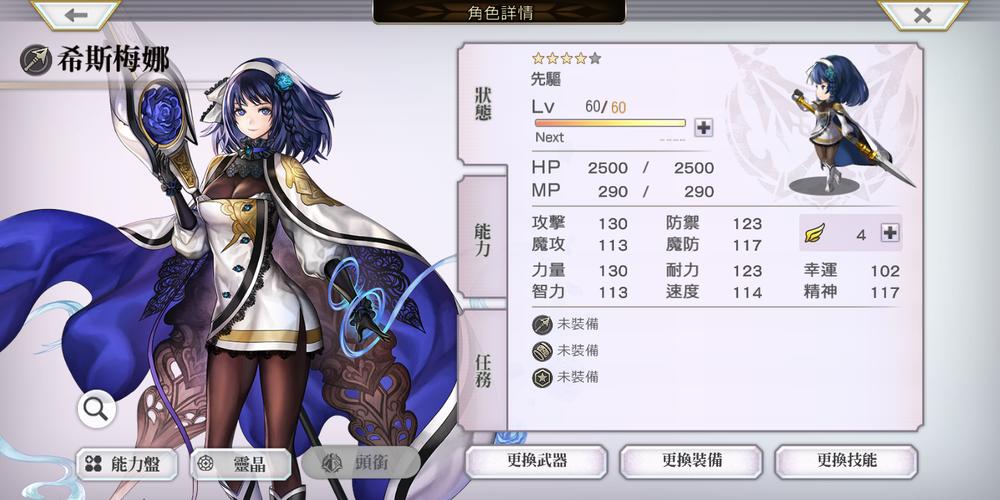Close the character details screen
Image resolution: width=1000 pixels, height=500 pixels.
tap(922, 15)
